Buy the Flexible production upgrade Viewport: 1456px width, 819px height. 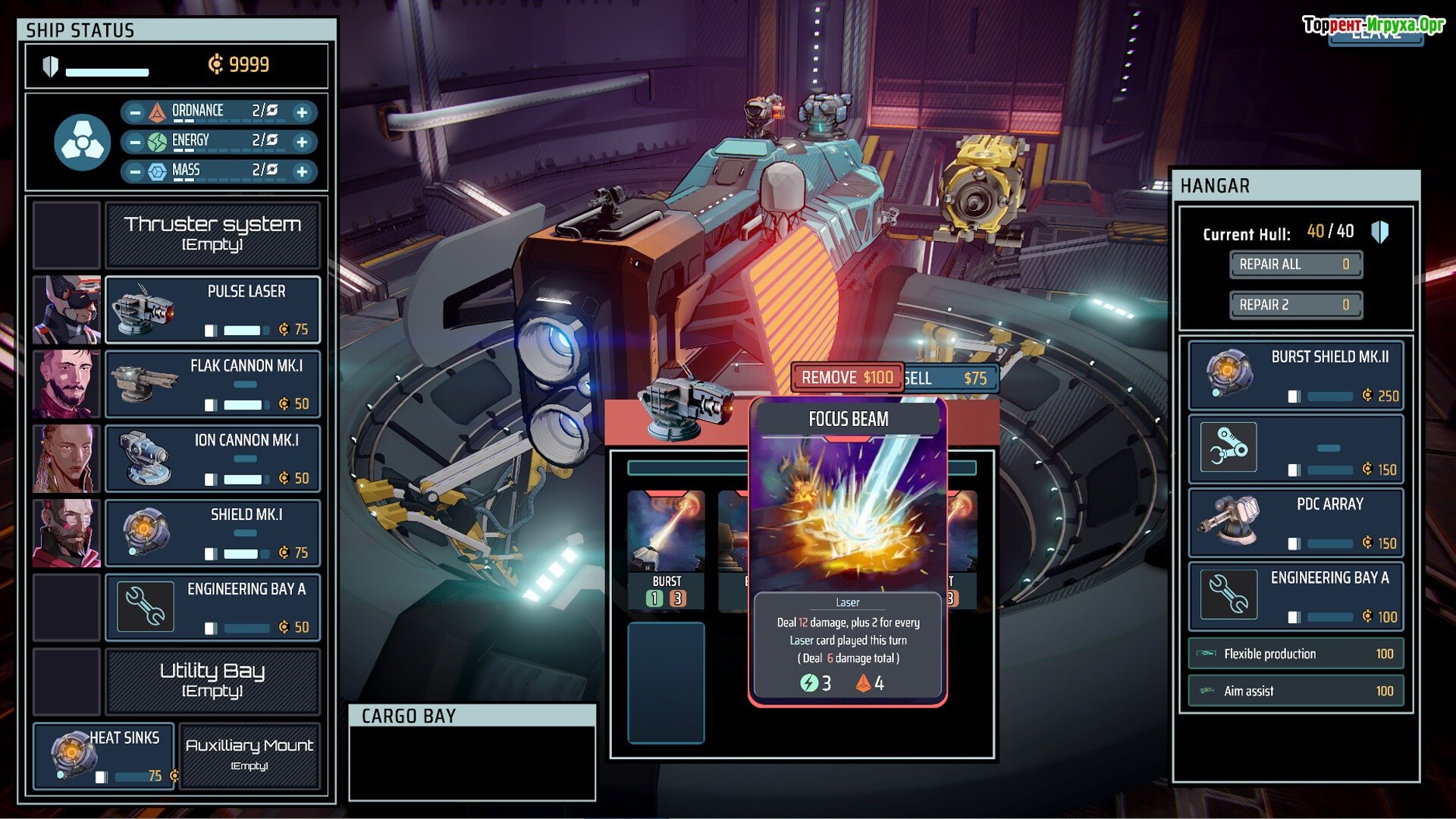[1295, 654]
